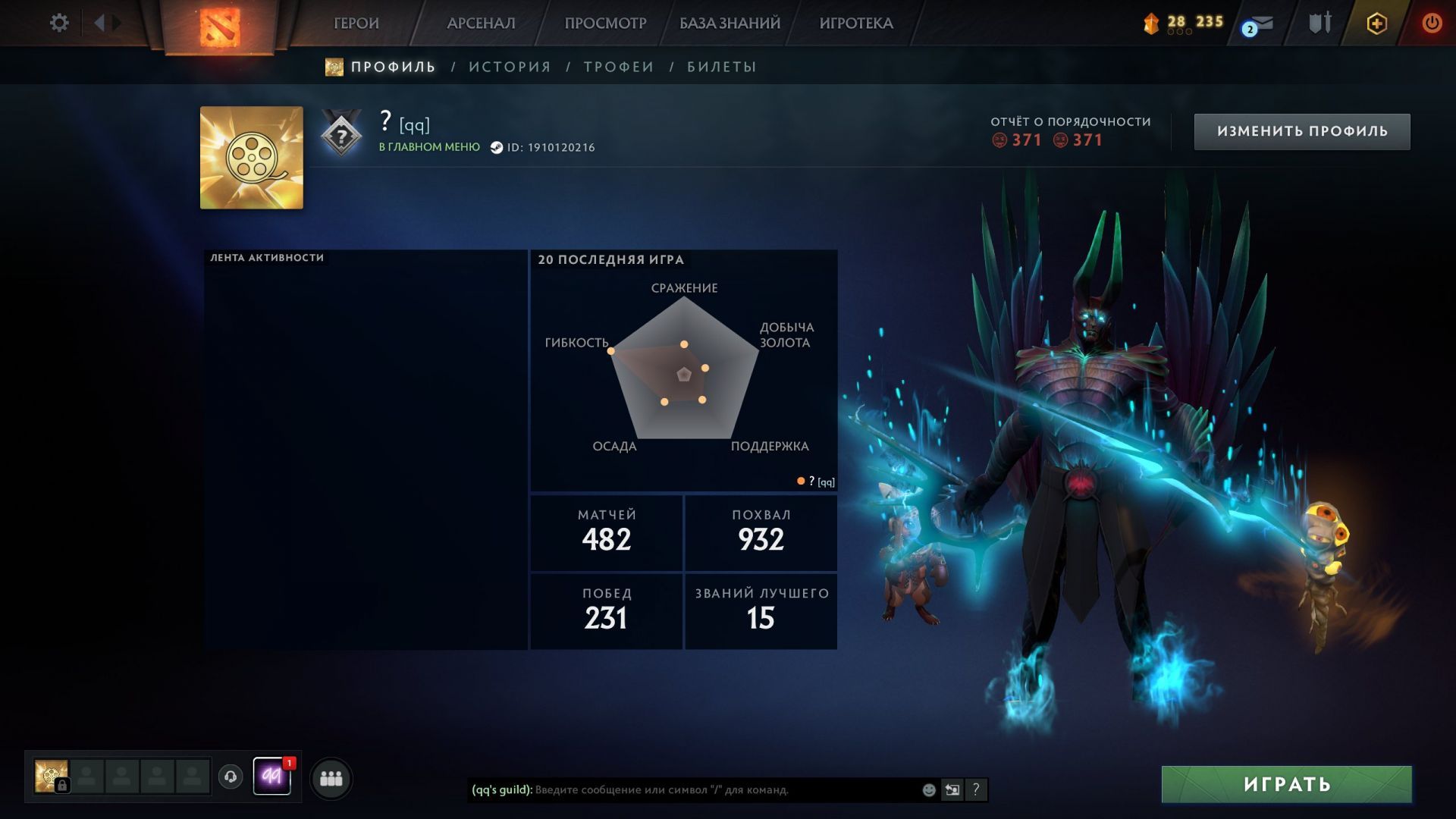Click the gold film reel profile avatar
Image resolution: width=1456 pixels, height=819 pixels.
251,158
